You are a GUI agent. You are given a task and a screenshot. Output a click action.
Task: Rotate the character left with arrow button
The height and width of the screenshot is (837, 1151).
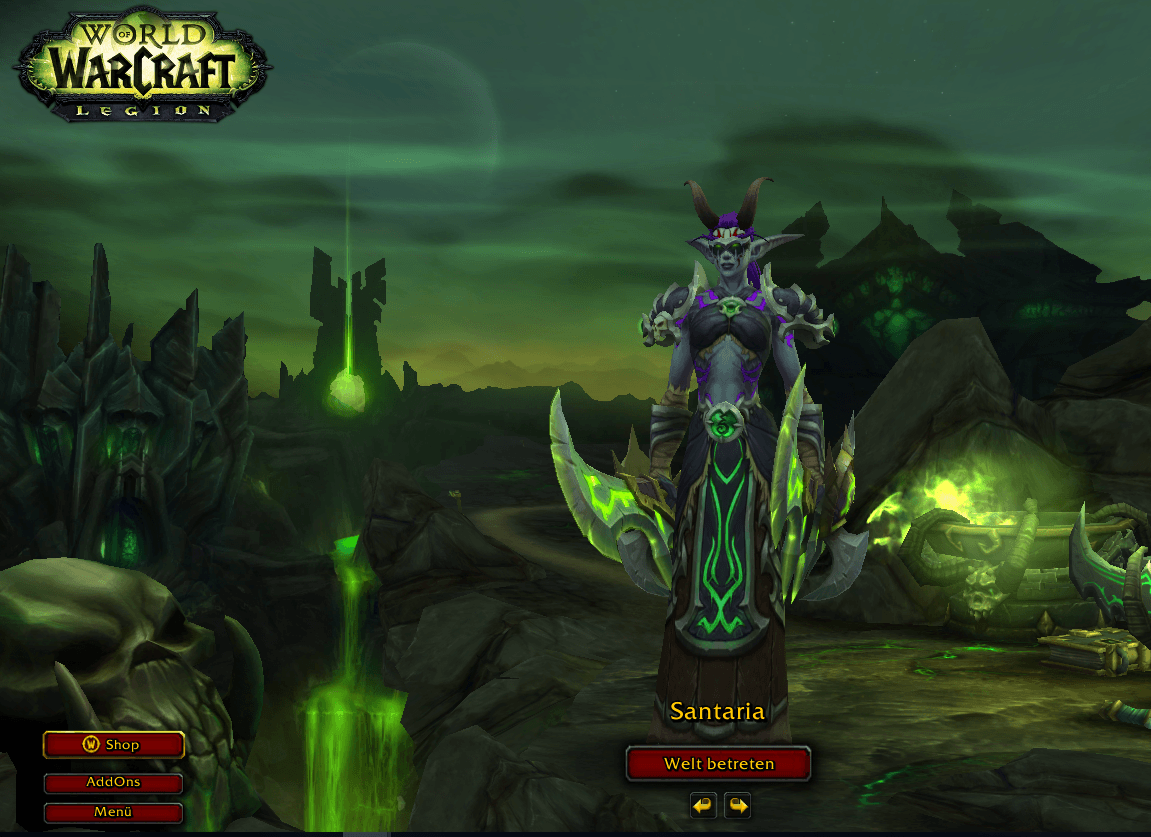pyautogui.click(x=703, y=805)
